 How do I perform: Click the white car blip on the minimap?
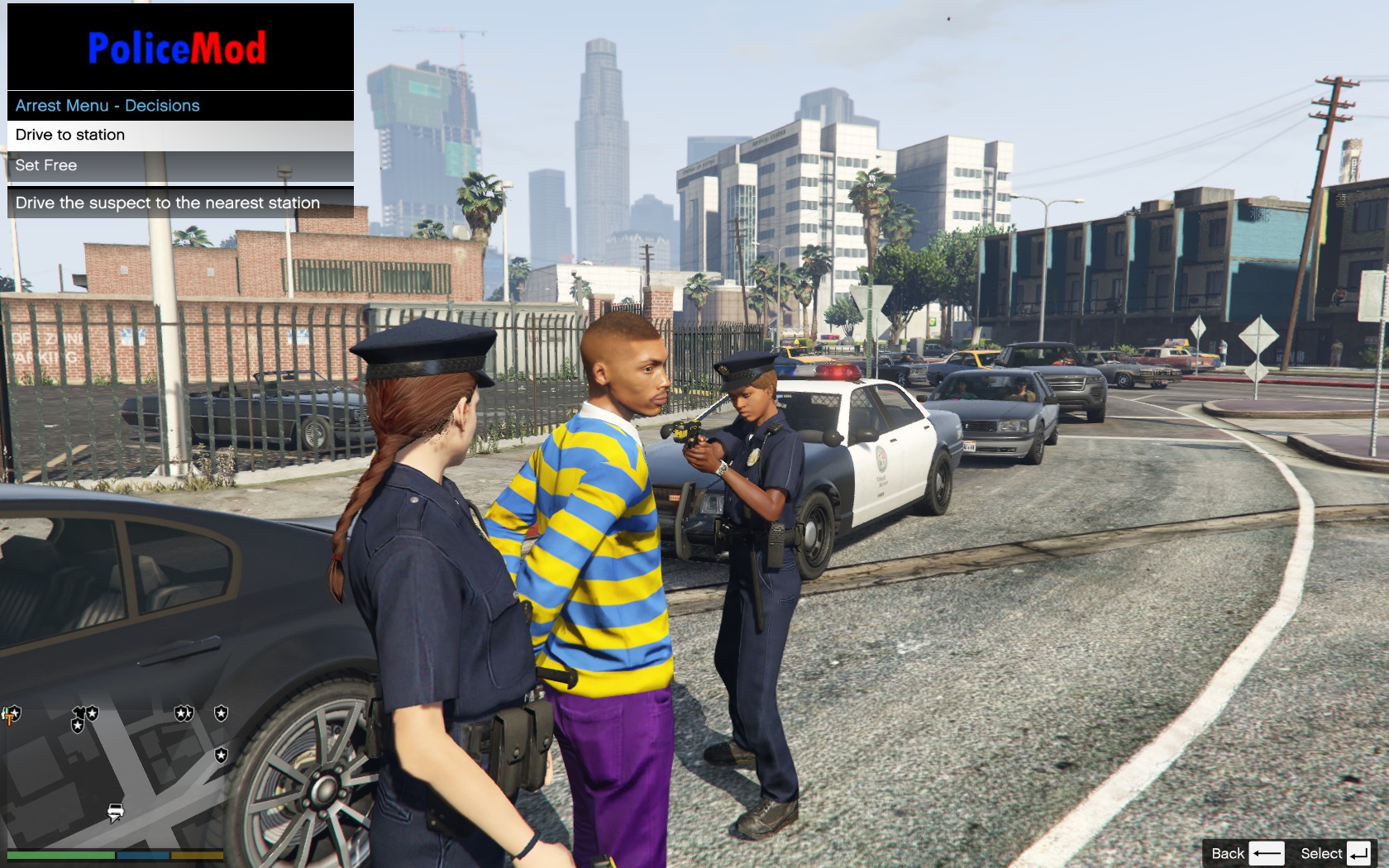(115, 812)
